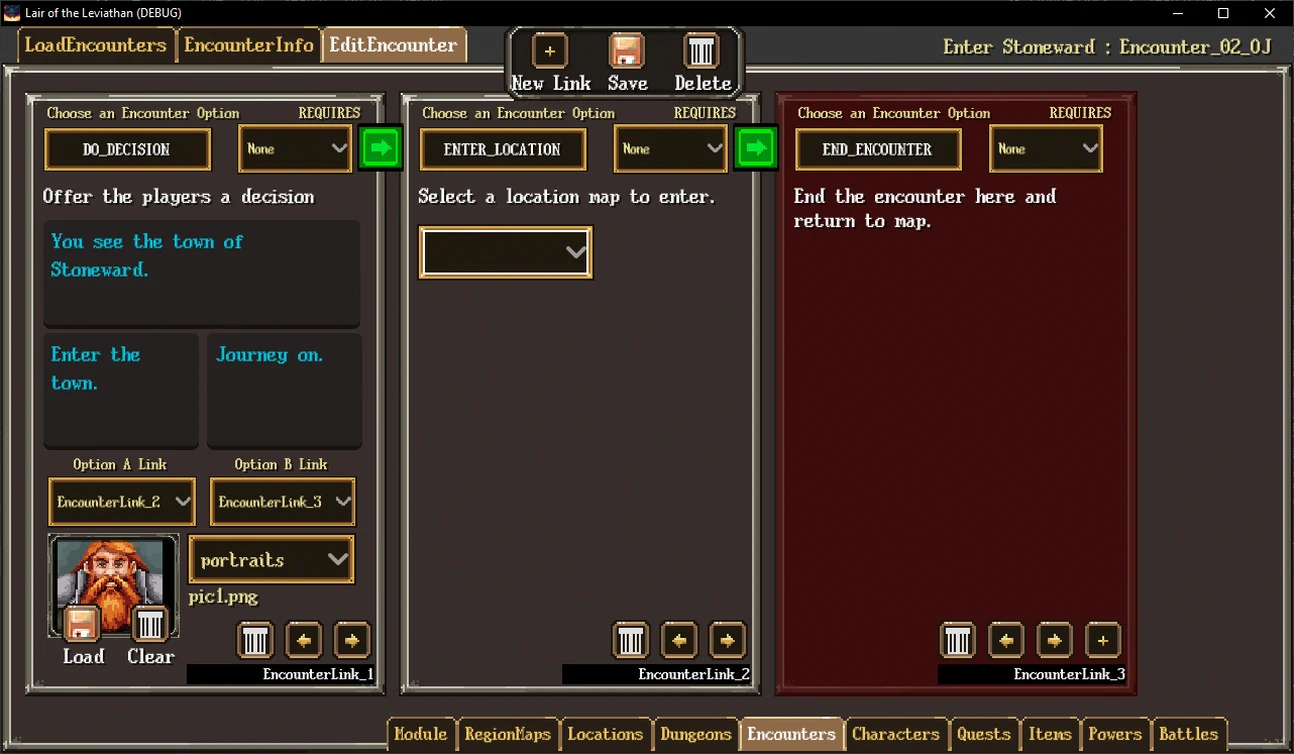Delete the encounter using top trash can
This screenshot has width=1294, height=754.
click(701, 51)
